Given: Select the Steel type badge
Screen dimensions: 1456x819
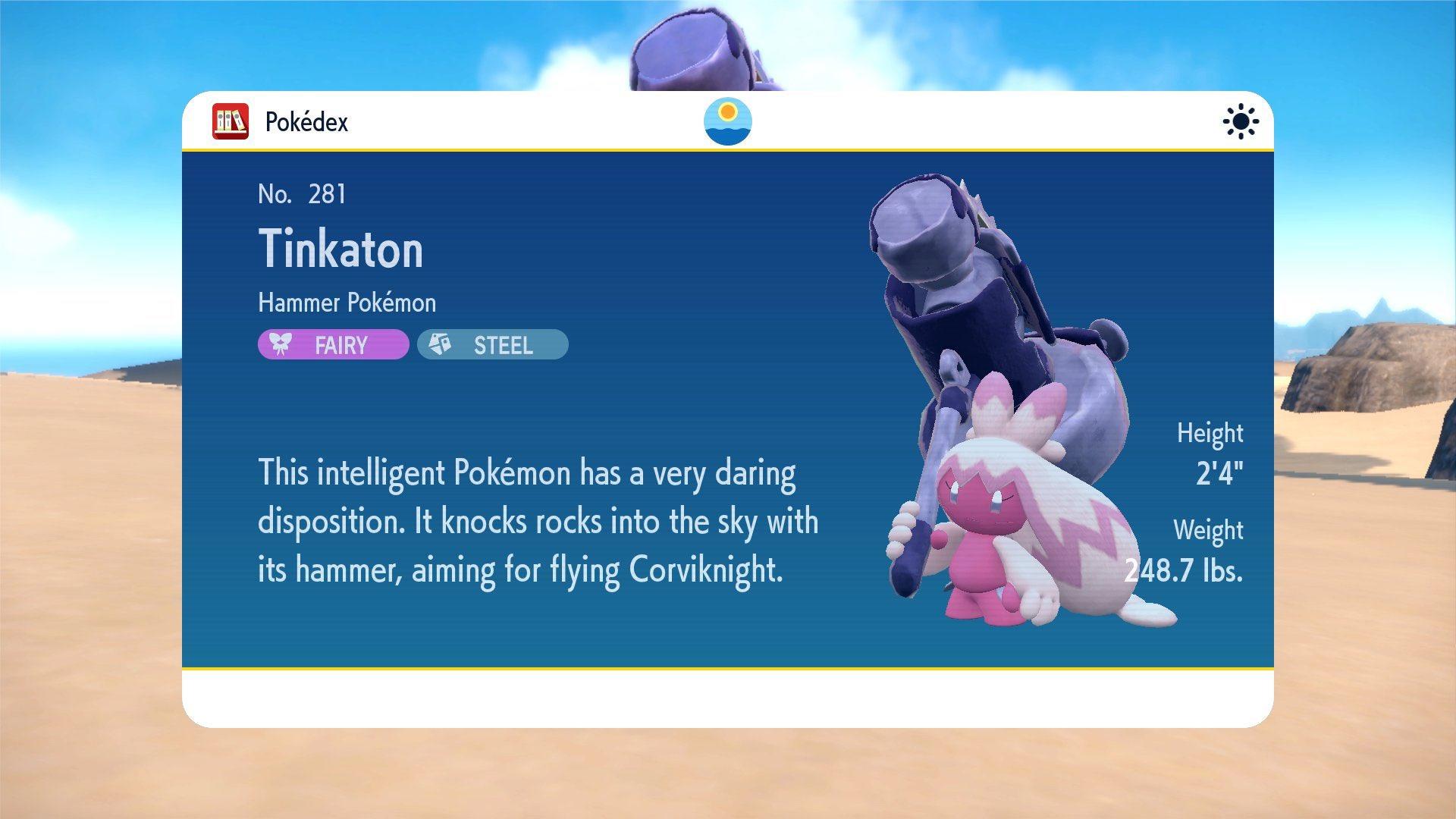Looking at the screenshot, I should pos(492,345).
